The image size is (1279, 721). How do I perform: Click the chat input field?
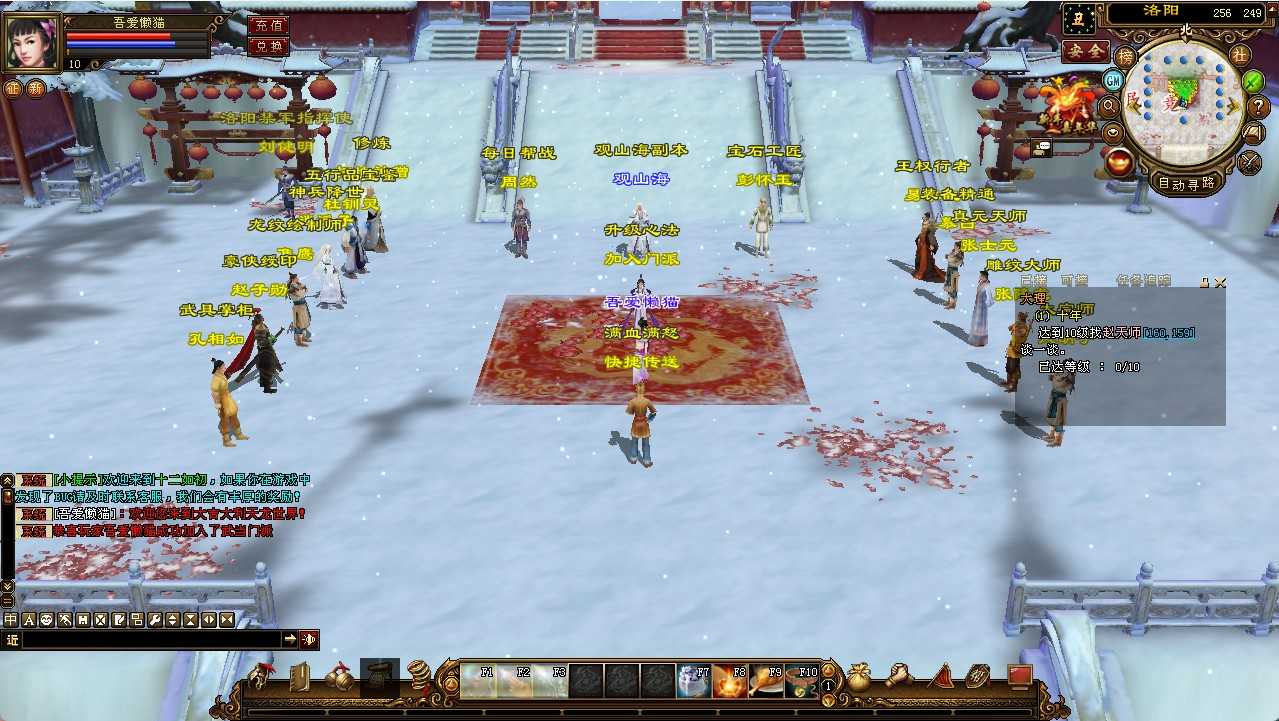[150, 639]
